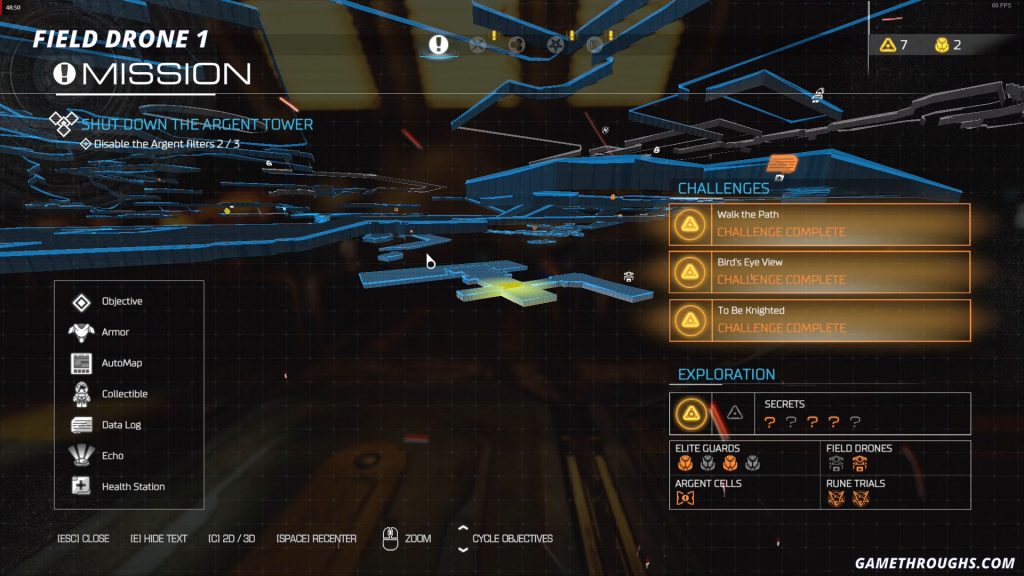1024x576 pixels.
Task: Open the book-shaped Codex tab
Action: click(x=595, y=44)
